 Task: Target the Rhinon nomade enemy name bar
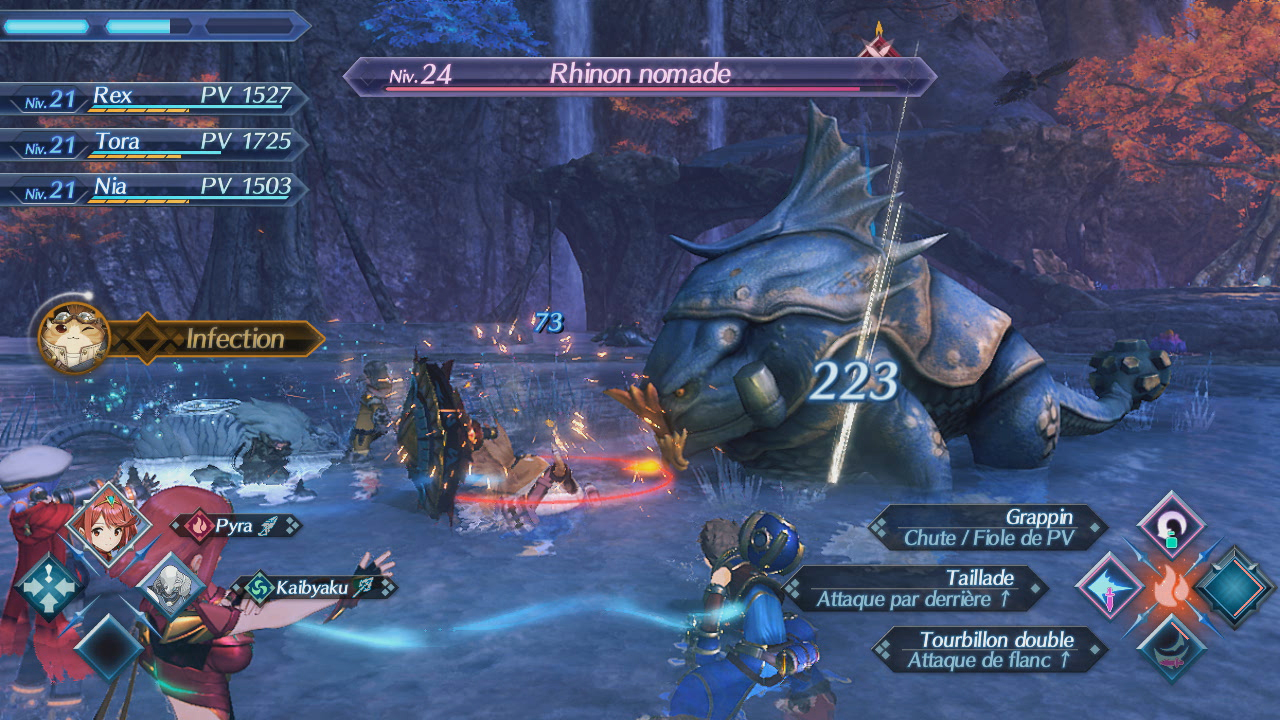(x=640, y=75)
